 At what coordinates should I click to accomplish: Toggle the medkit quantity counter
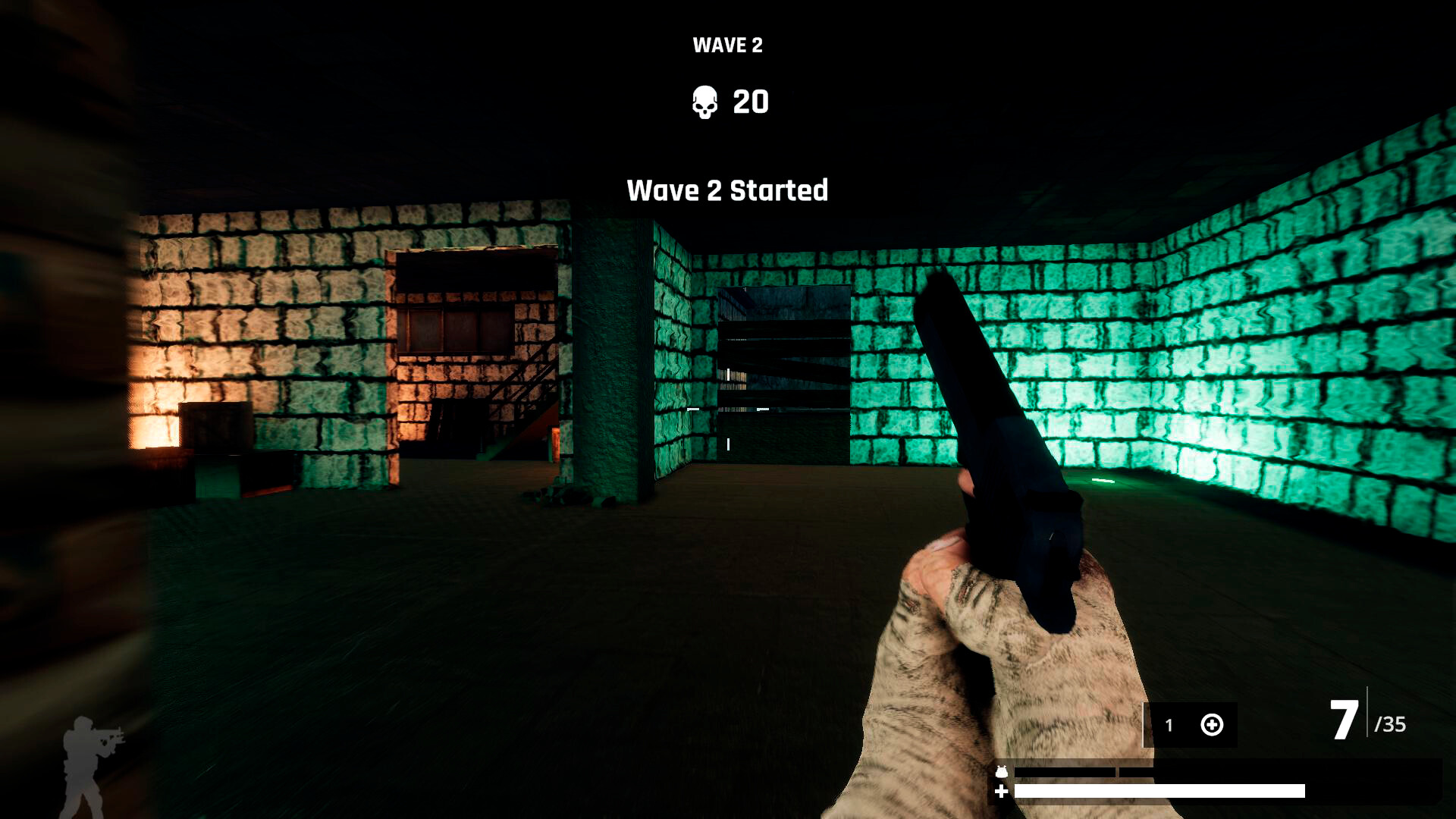pos(1169,726)
